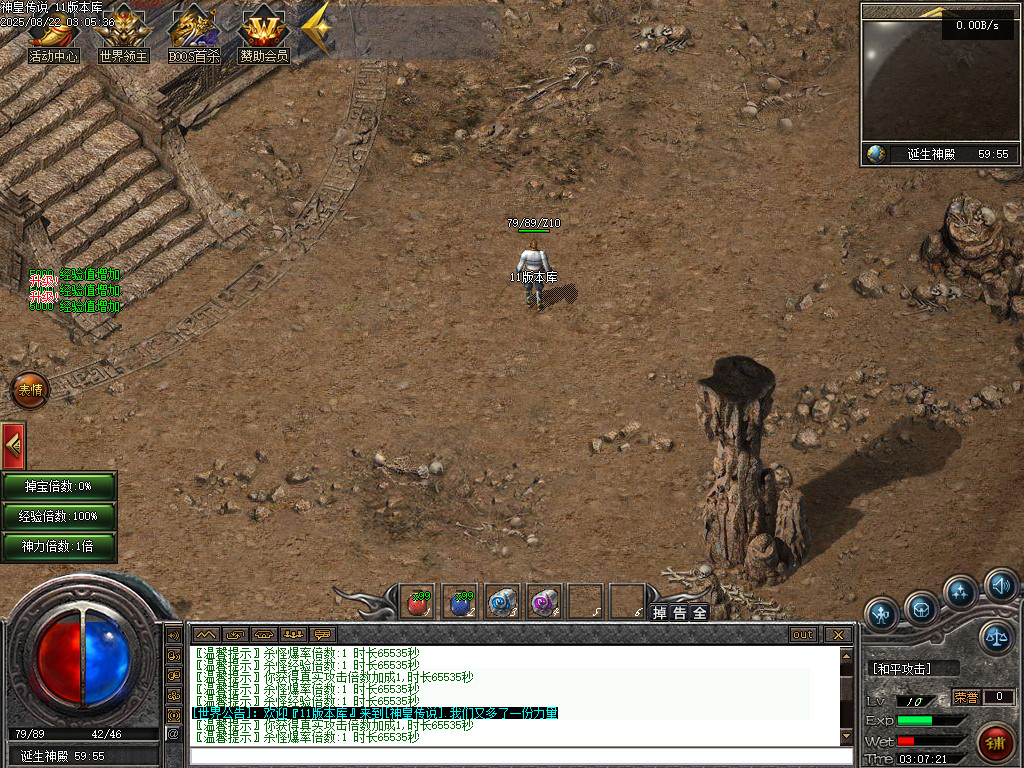Select the 经验倍数 experience multiplier button
Screen dimensions: 1024x768
[58, 516]
